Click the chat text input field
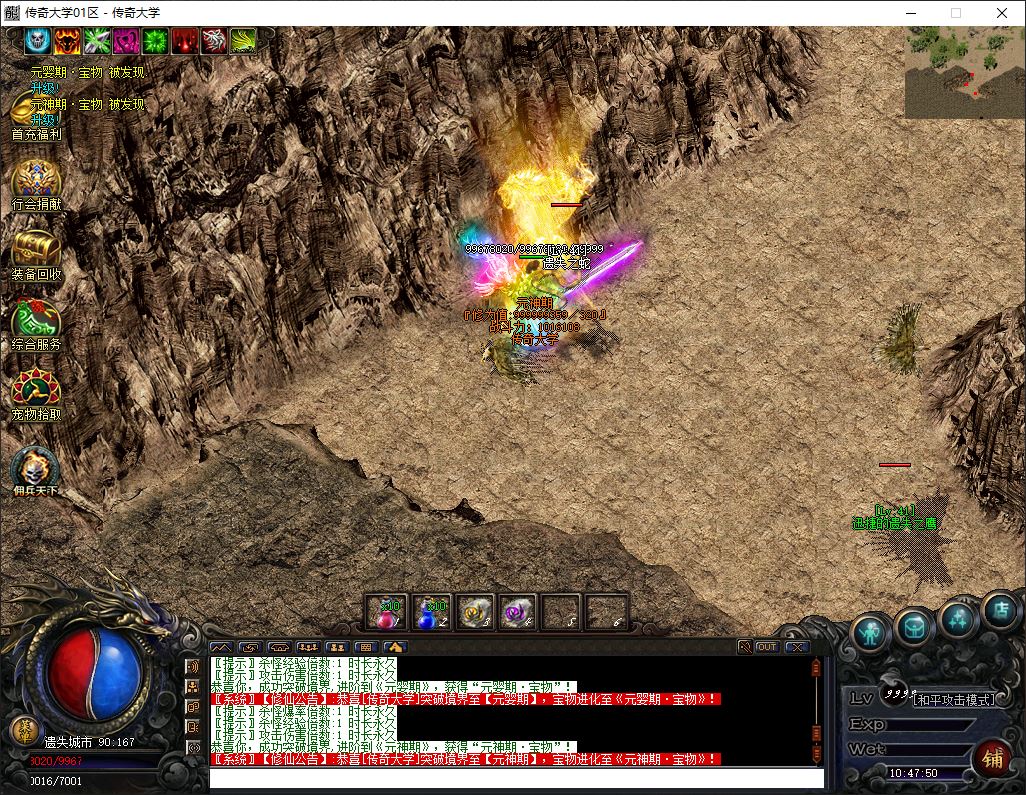 click(516, 778)
